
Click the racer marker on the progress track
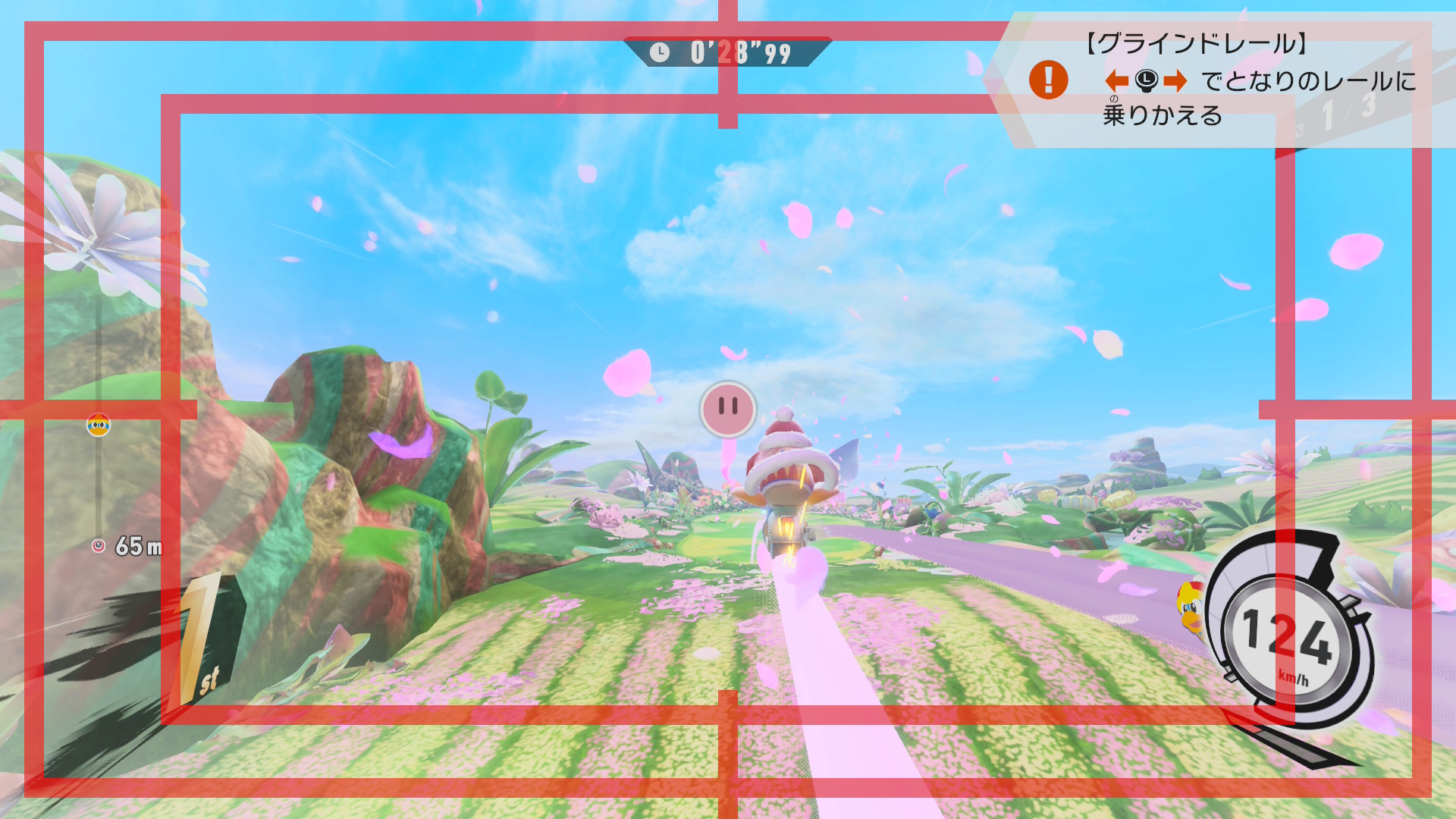[x=99, y=425]
